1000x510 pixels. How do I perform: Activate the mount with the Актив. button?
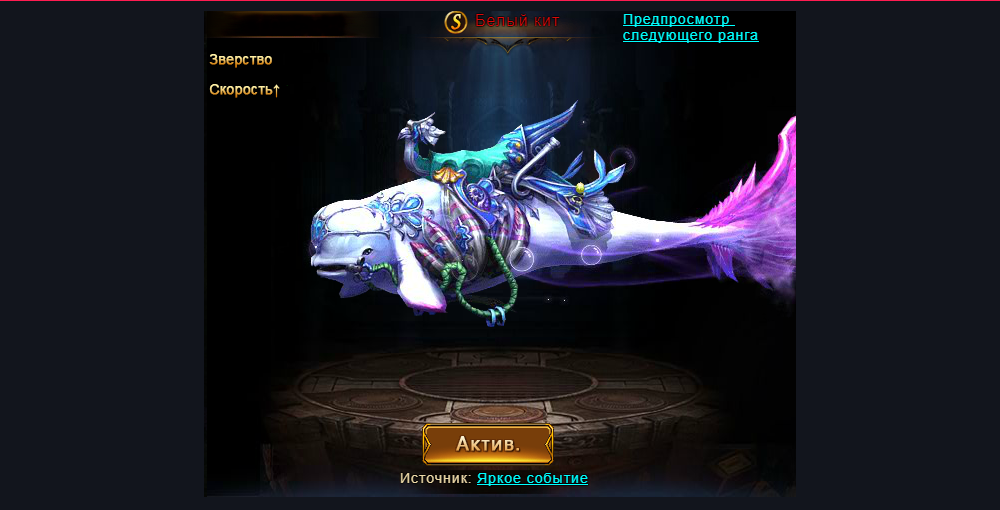point(488,444)
